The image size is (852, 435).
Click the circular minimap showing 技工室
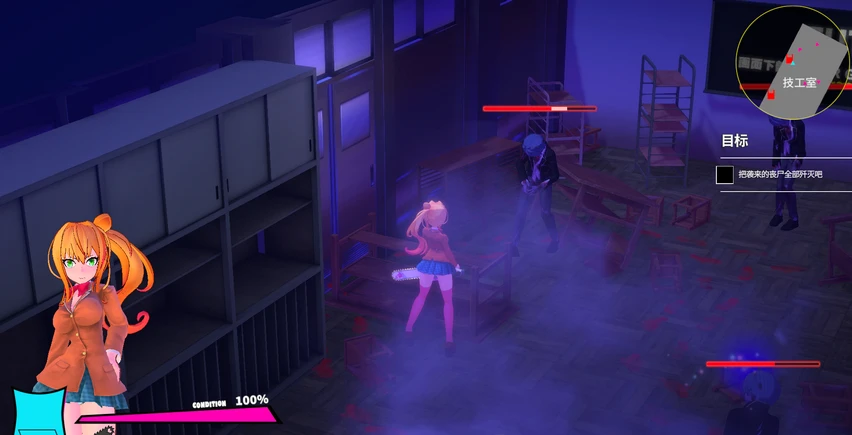point(794,62)
